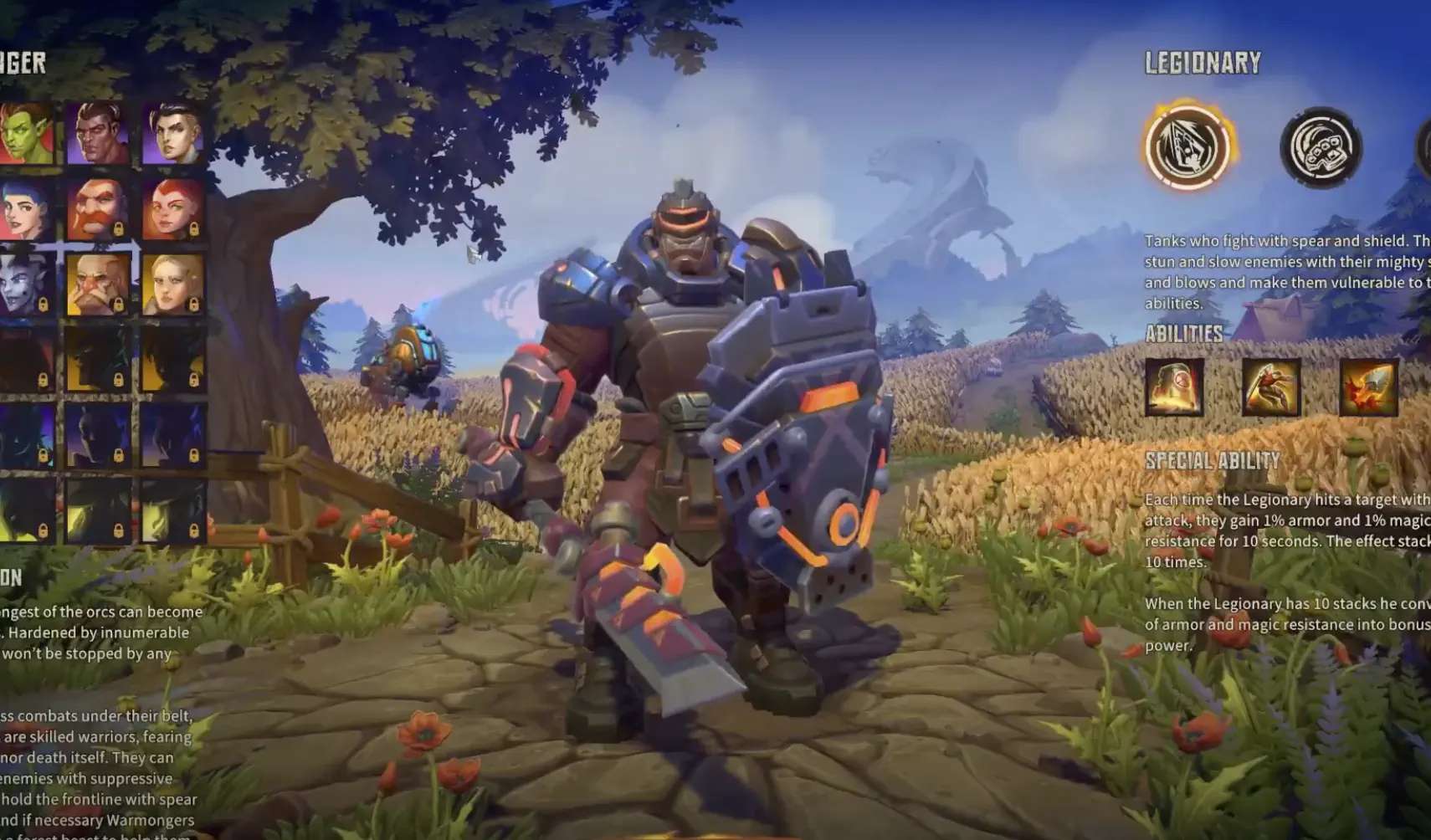Click the SPECIAL ABILITY section label

click(1213, 459)
